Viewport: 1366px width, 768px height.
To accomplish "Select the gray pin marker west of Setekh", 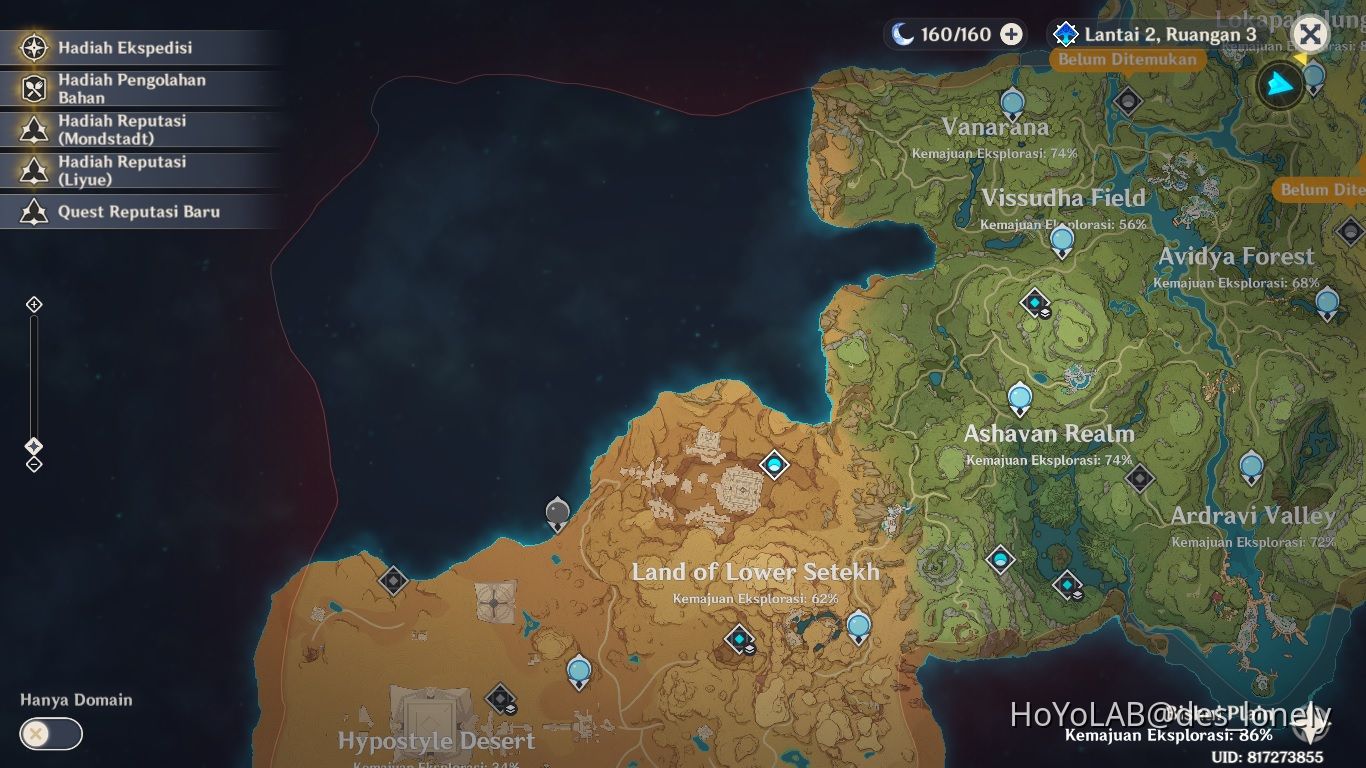I will tap(556, 511).
